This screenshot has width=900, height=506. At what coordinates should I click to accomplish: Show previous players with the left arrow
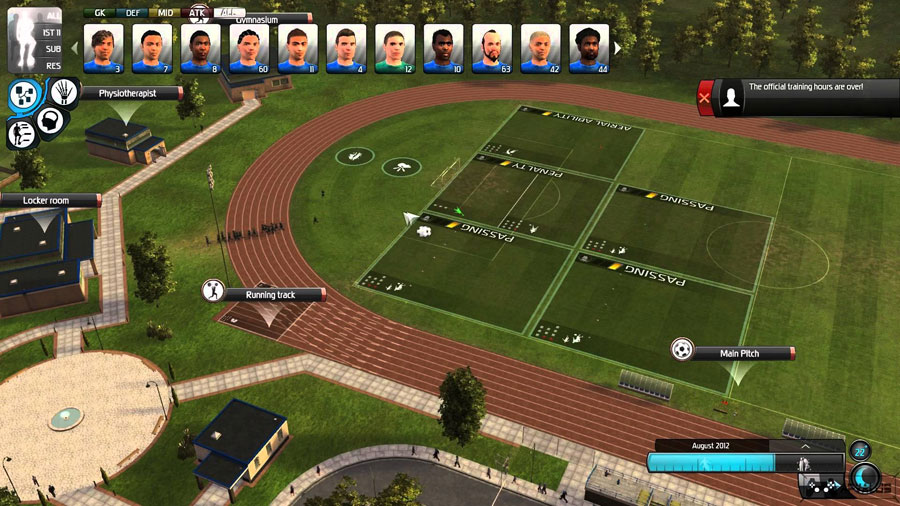[75, 47]
